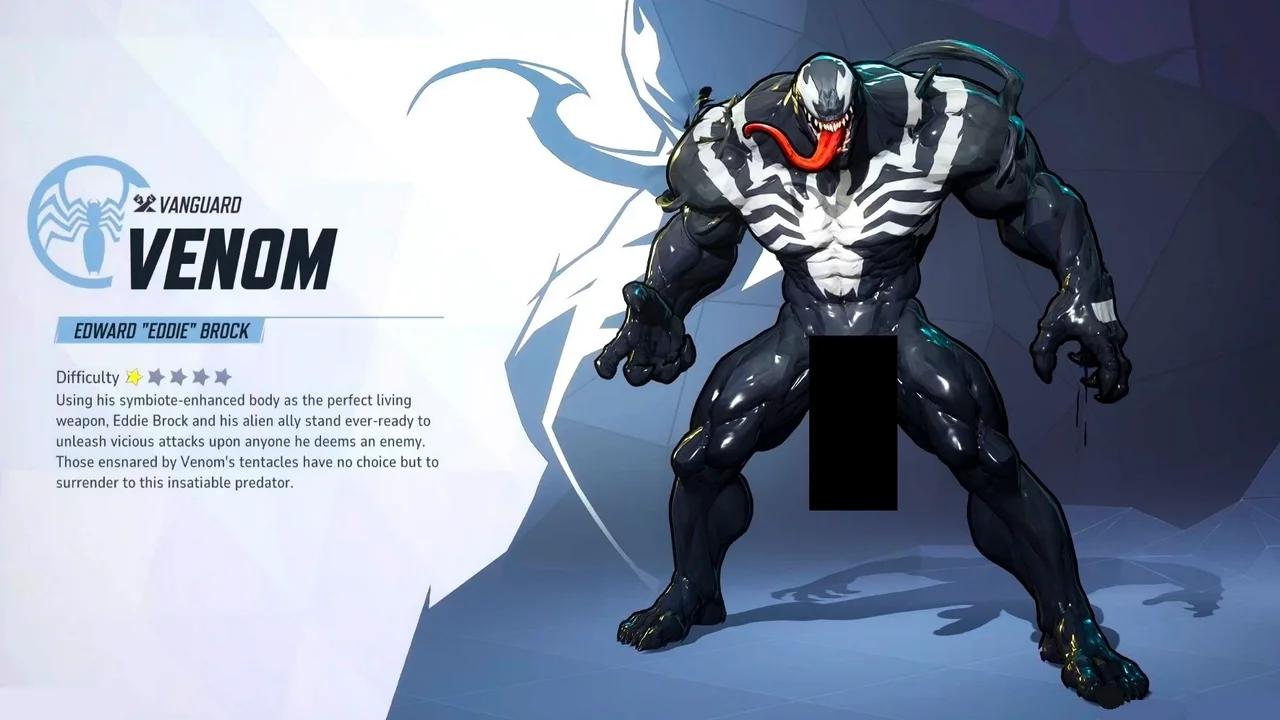Click the fourth difficulty star

tap(201, 377)
